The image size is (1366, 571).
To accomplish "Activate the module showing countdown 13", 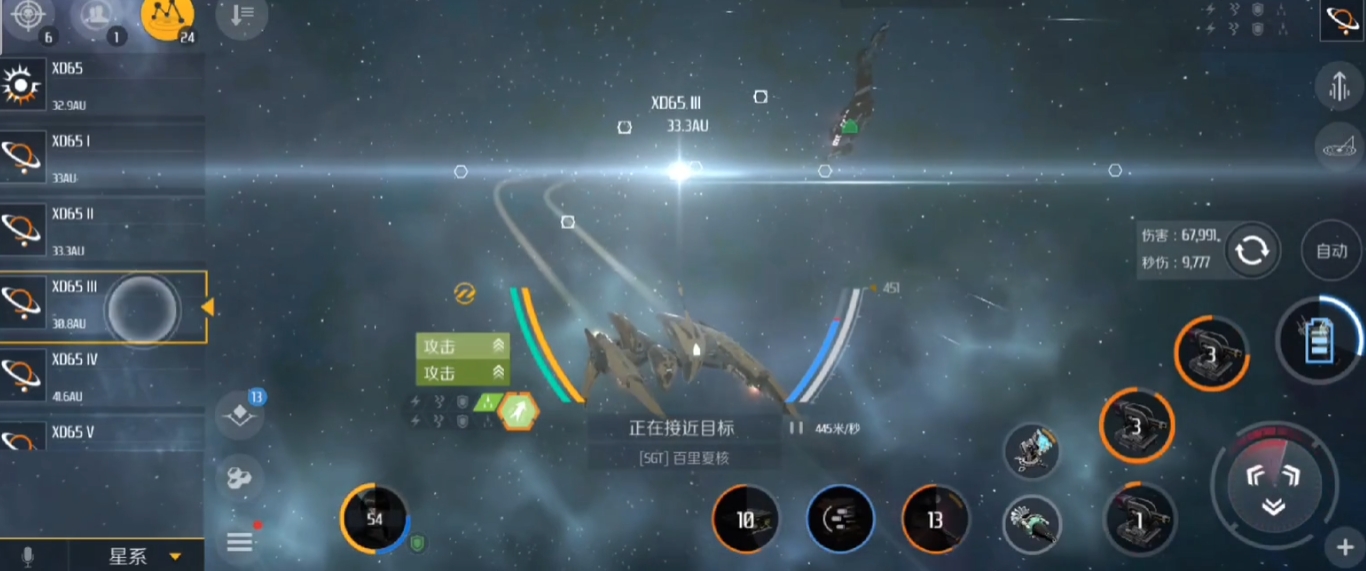I will (935, 520).
